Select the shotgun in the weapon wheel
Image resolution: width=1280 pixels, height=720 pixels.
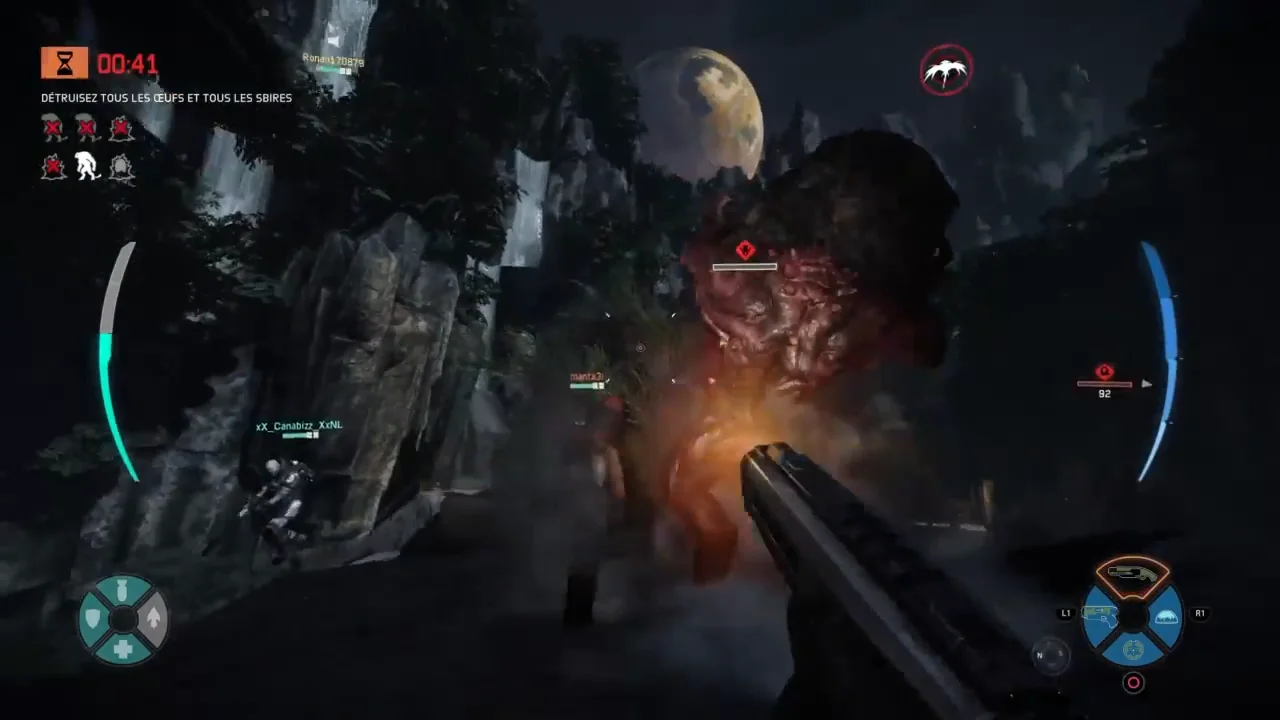pos(1133,573)
